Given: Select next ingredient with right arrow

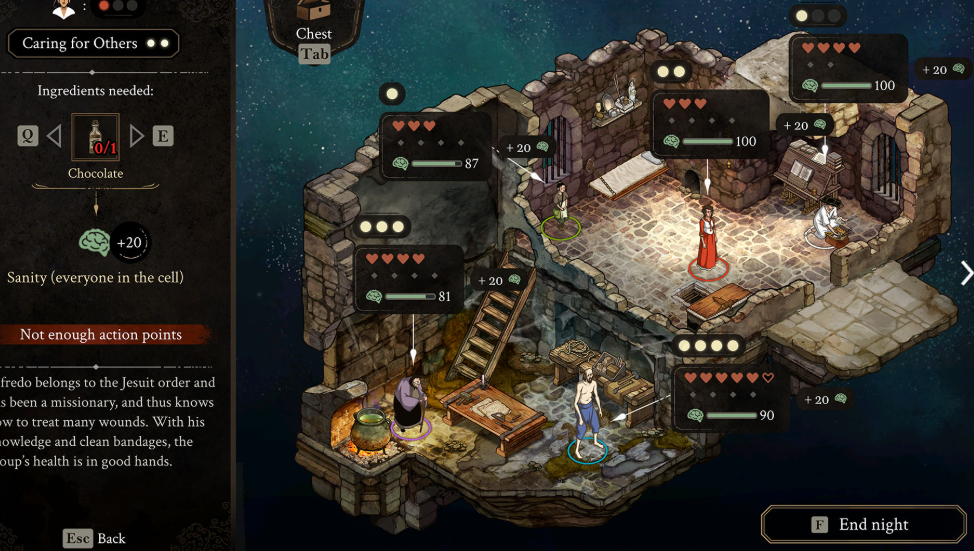Looking at the screenshot, I should (137, 135).
